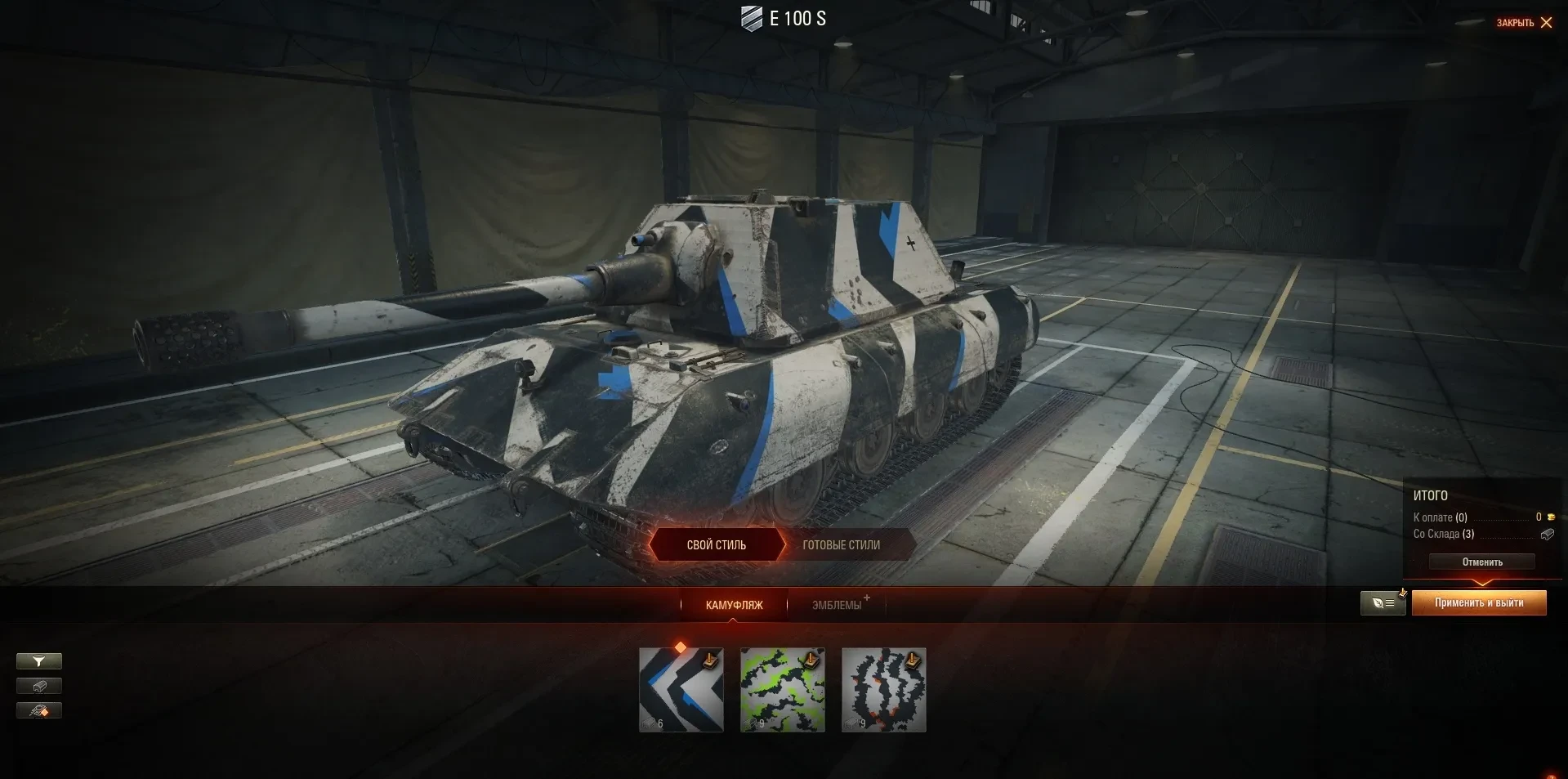Screen dimensions: 1568x779
Task: Open the Готовые стили section
Action: coord(841,545)
